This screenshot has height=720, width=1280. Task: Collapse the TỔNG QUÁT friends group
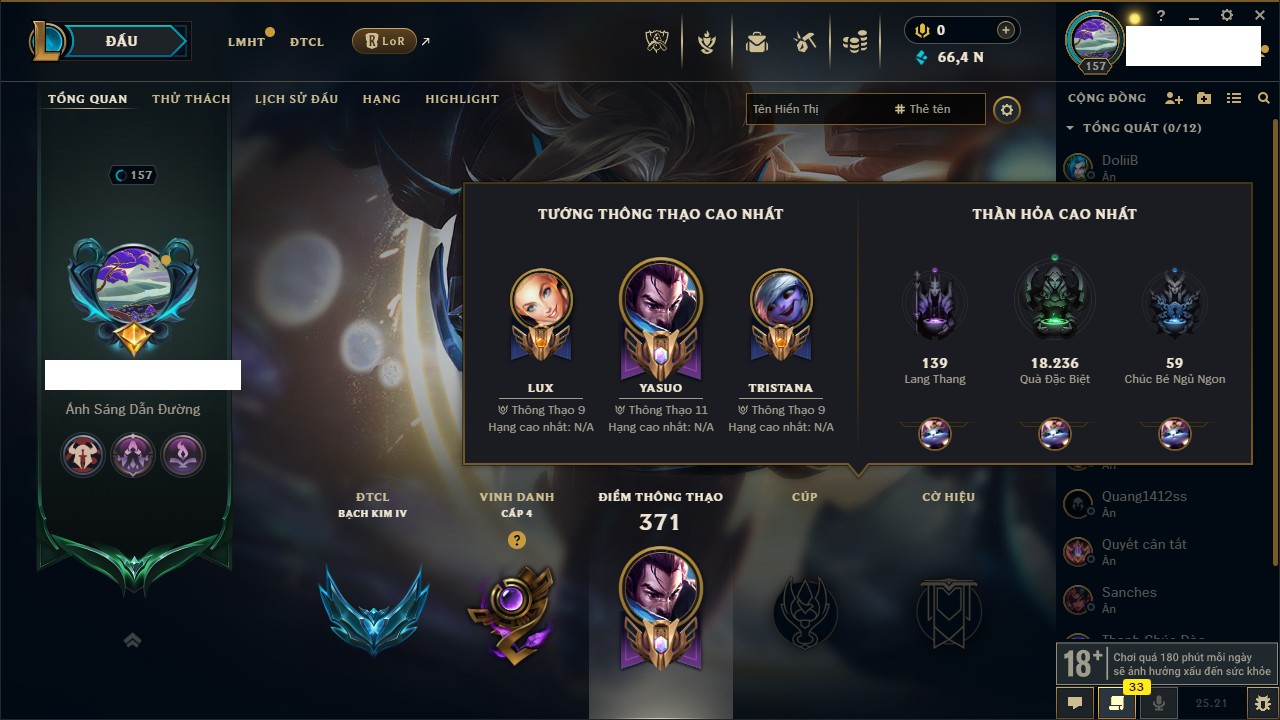click(1070, 128)
